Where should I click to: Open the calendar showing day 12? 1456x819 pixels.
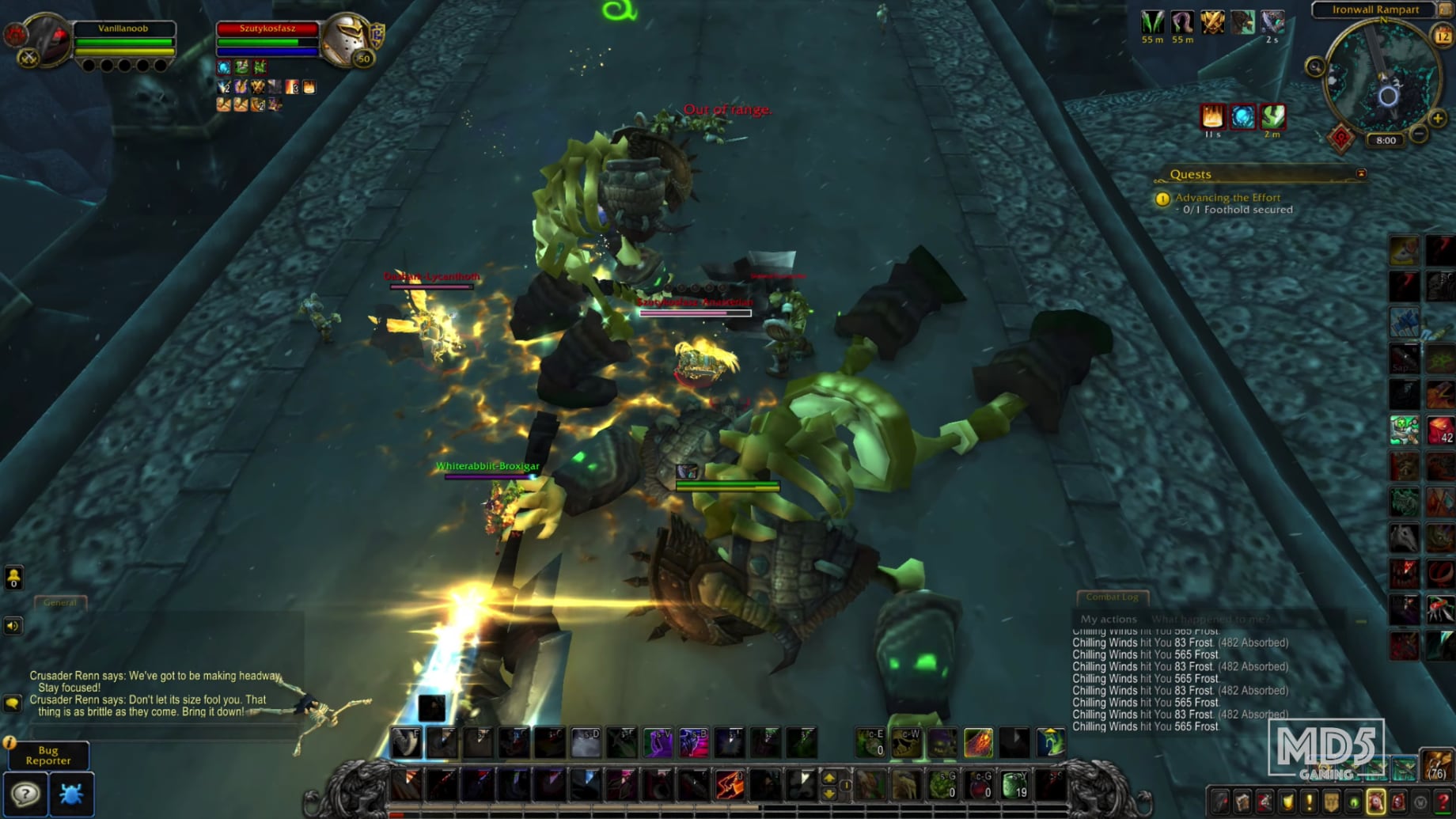1442,34
